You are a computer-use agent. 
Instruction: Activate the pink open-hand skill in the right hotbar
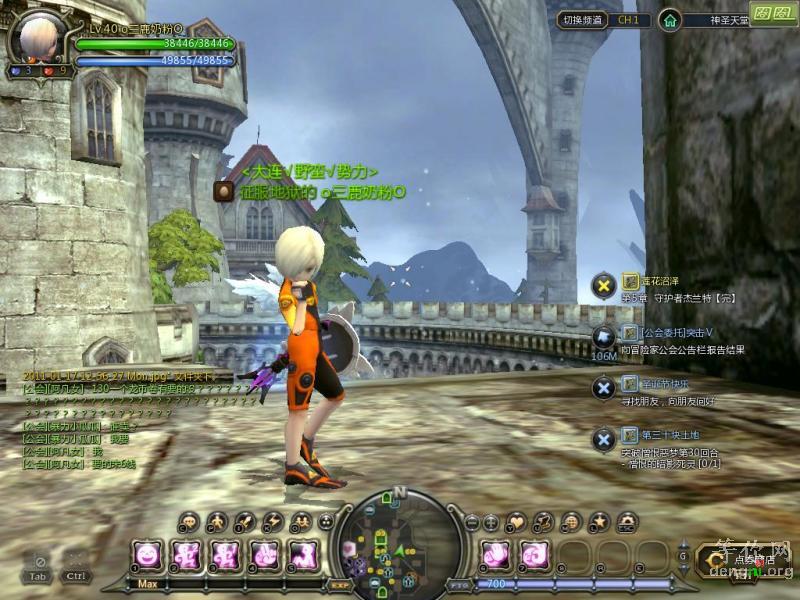pyautogui.click(x=497, y=554)
